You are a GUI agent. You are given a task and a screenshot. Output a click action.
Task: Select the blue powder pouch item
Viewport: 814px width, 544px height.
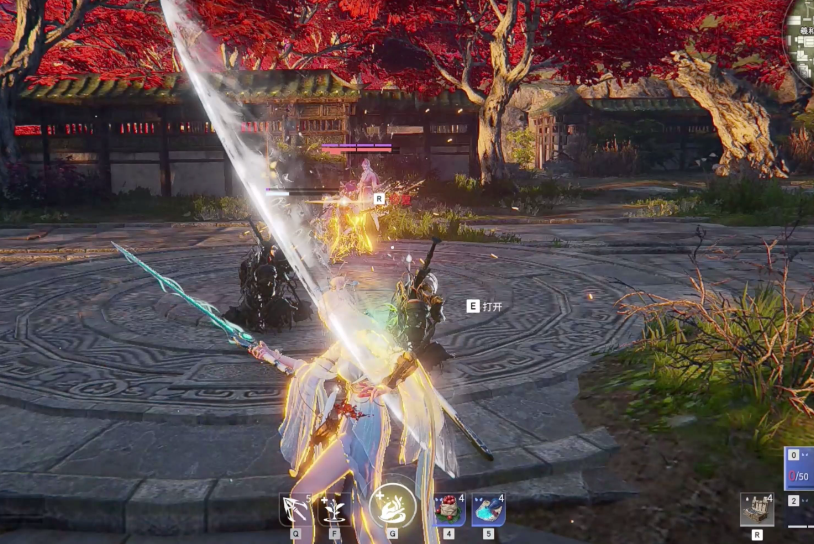tap(488, 509)
